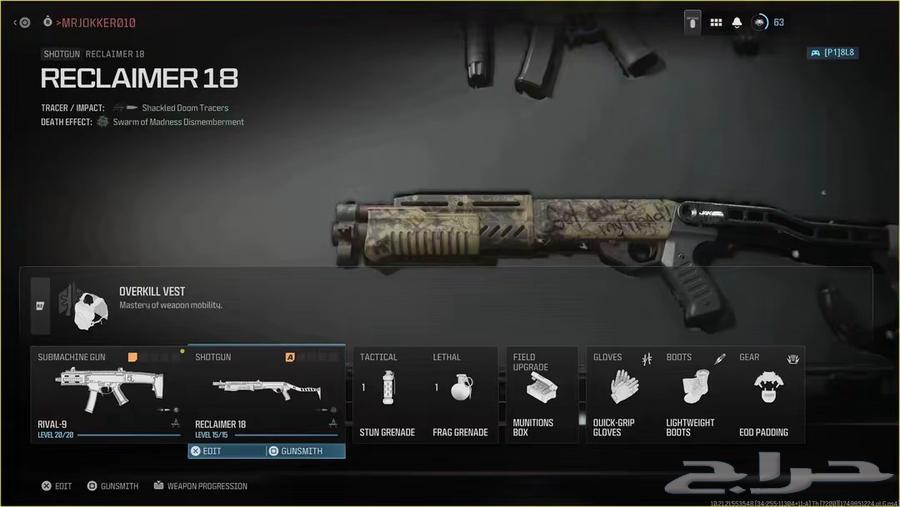This screenshot has height=507, width=900.
Task: Select the Stun Grenade tactical slot
Action: click(x=388, y=394)
